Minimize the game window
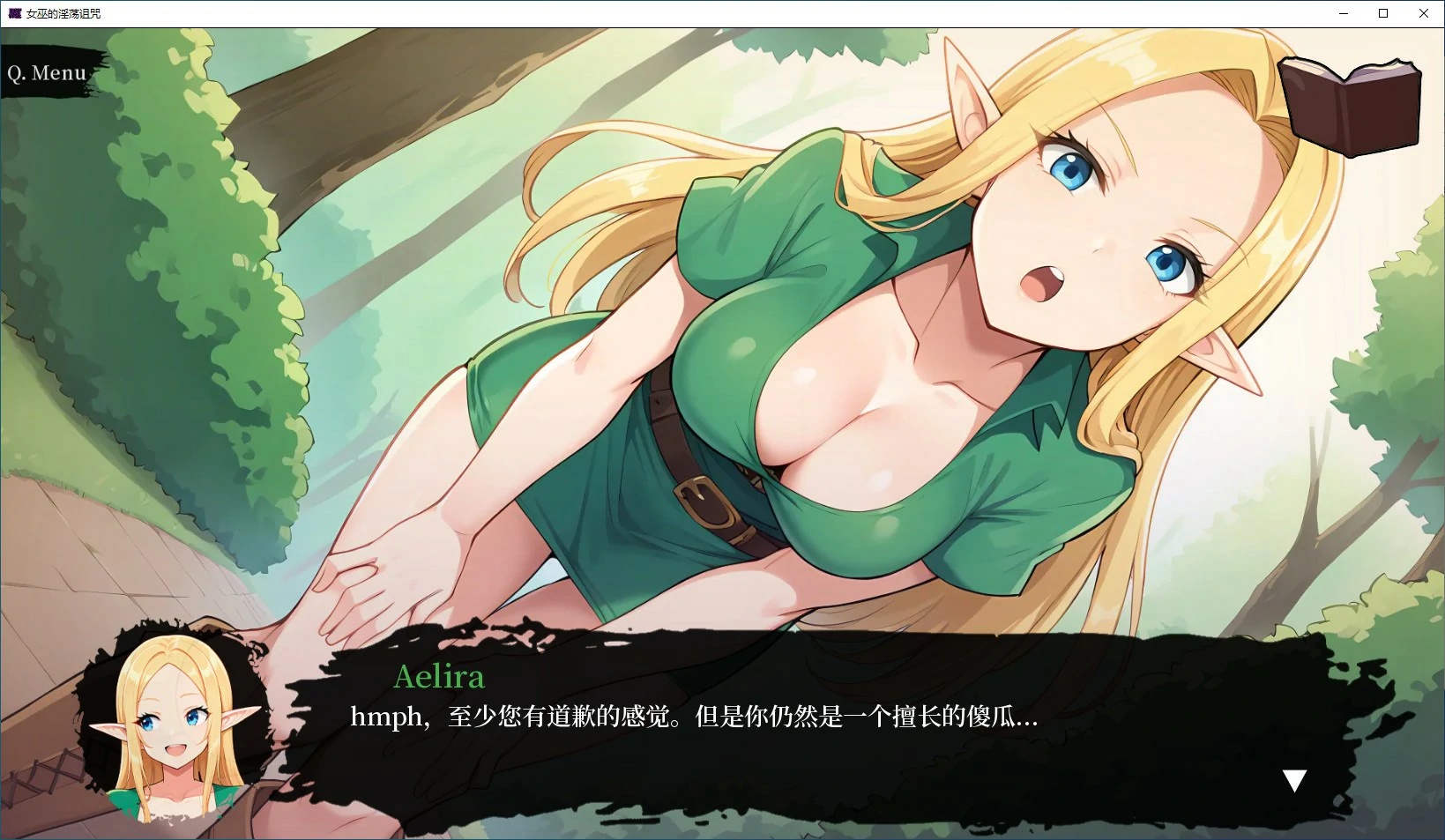1445x840 pixels. (1343, 13)
